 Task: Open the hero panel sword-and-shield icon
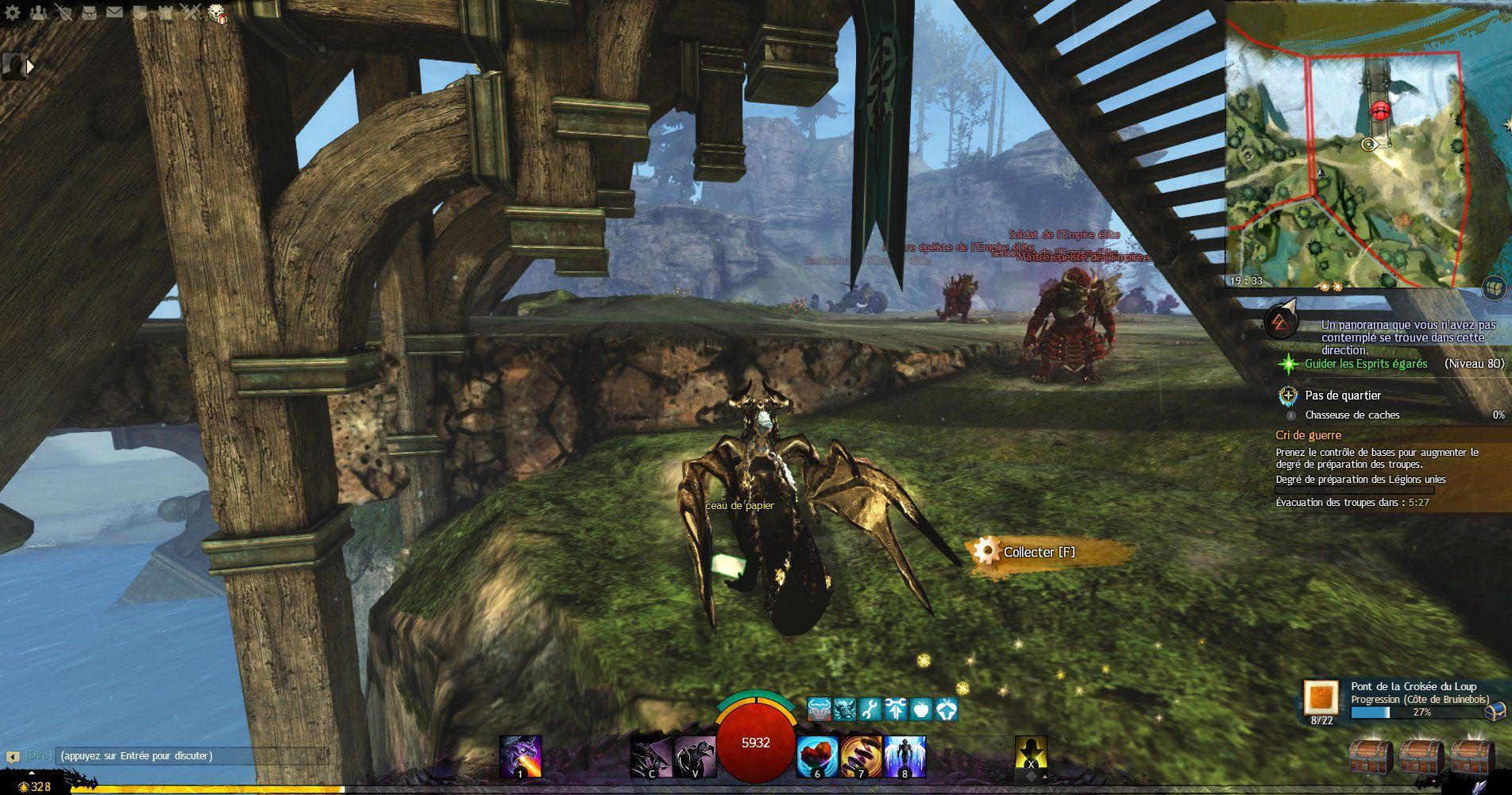coord(65,13)
